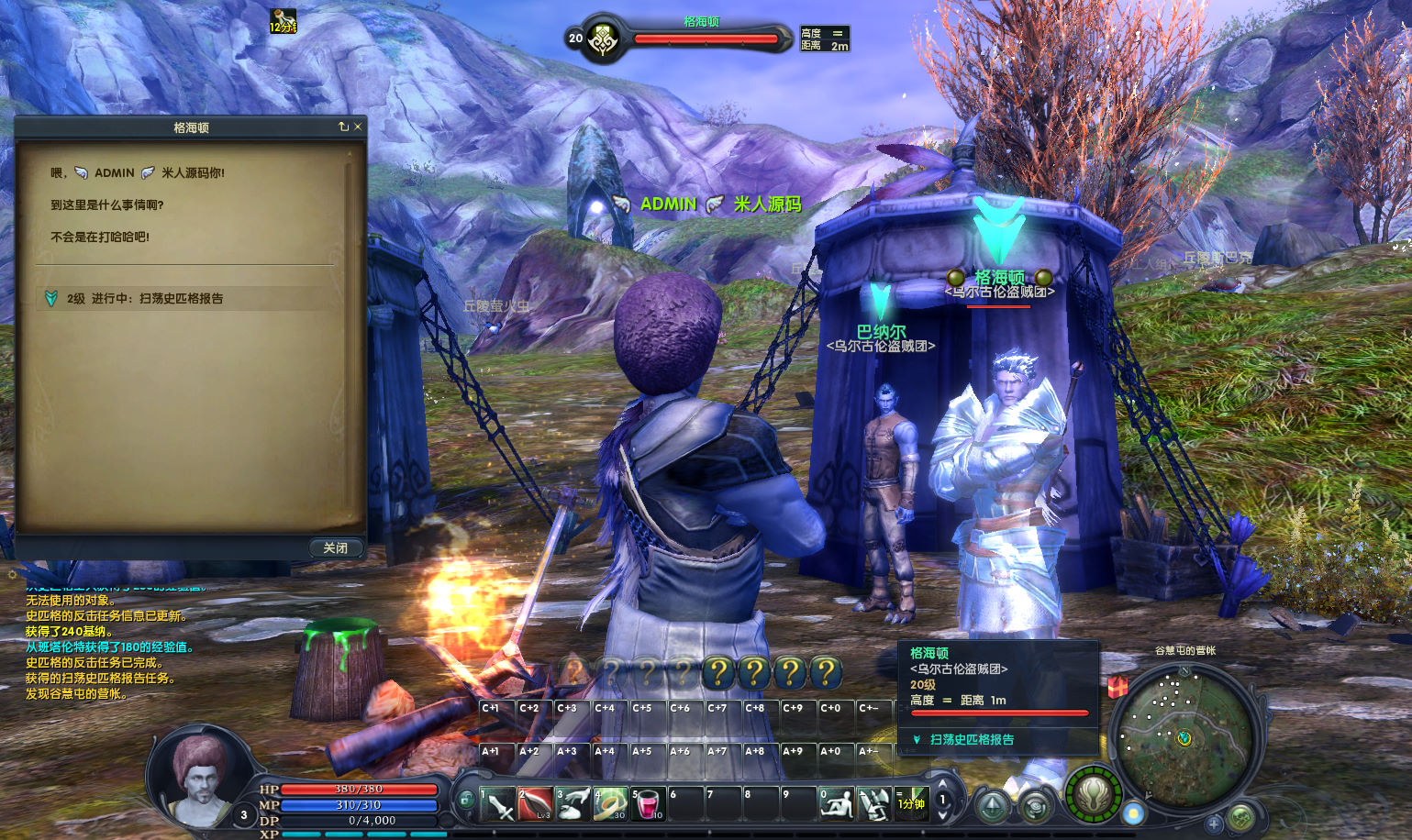The image size is (1412, 840).
Task: Use the red feather skill in slot 2
Action: 535,804
